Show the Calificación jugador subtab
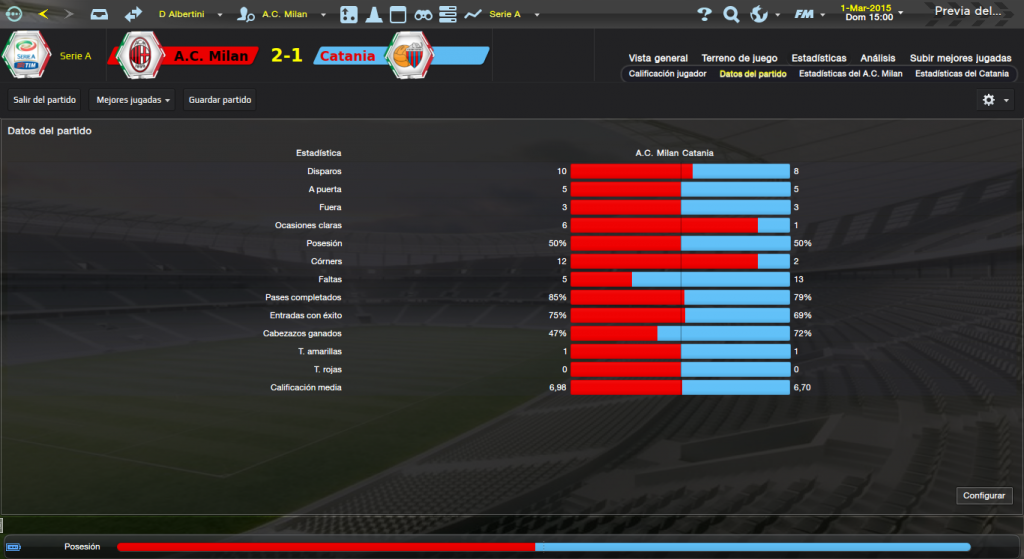The height and width of the screenshot is (559, 1024). (x=668, y=74)
